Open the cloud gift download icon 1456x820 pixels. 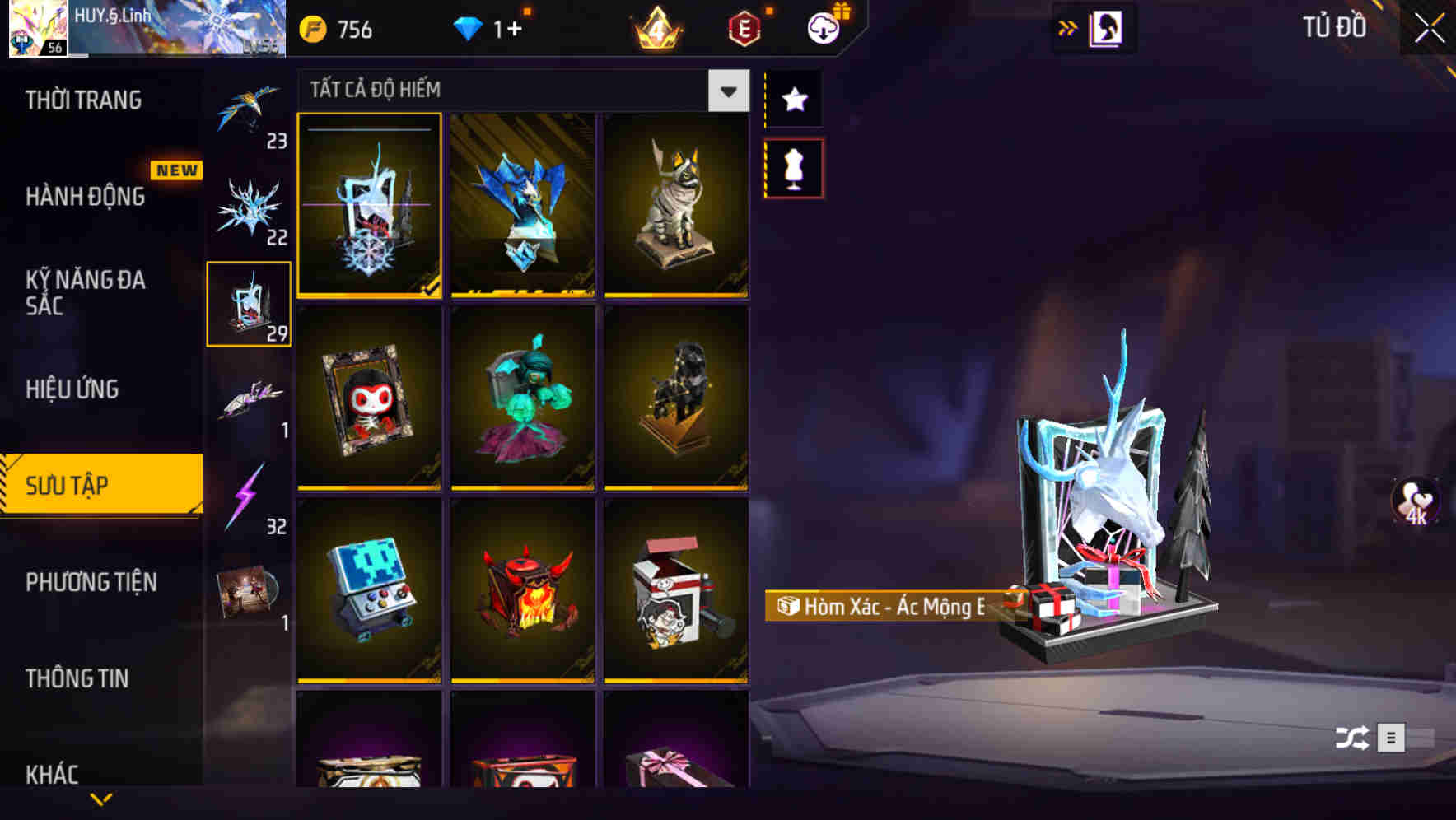[822, 26]
